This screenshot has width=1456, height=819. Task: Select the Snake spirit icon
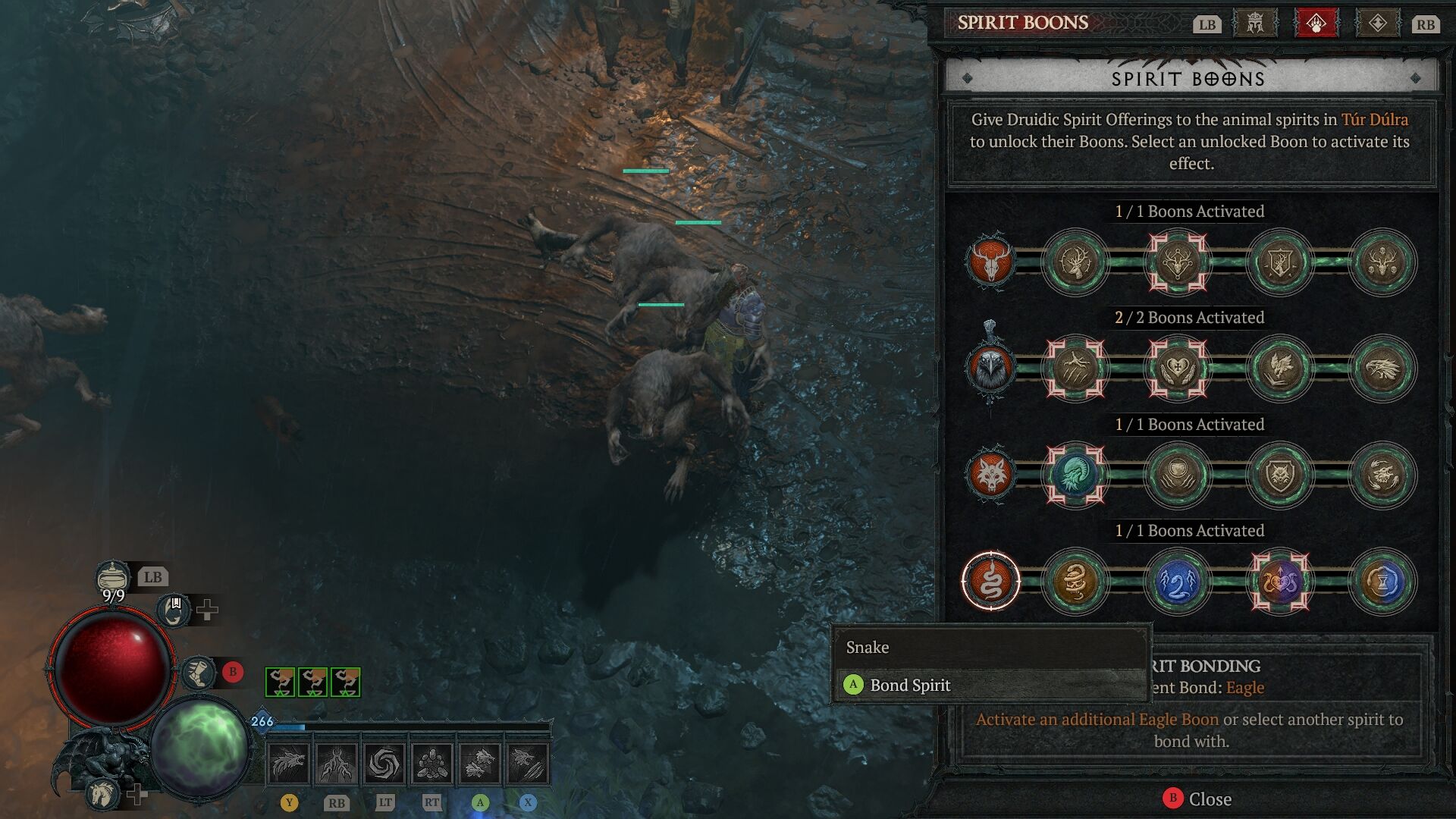point(990,582)
